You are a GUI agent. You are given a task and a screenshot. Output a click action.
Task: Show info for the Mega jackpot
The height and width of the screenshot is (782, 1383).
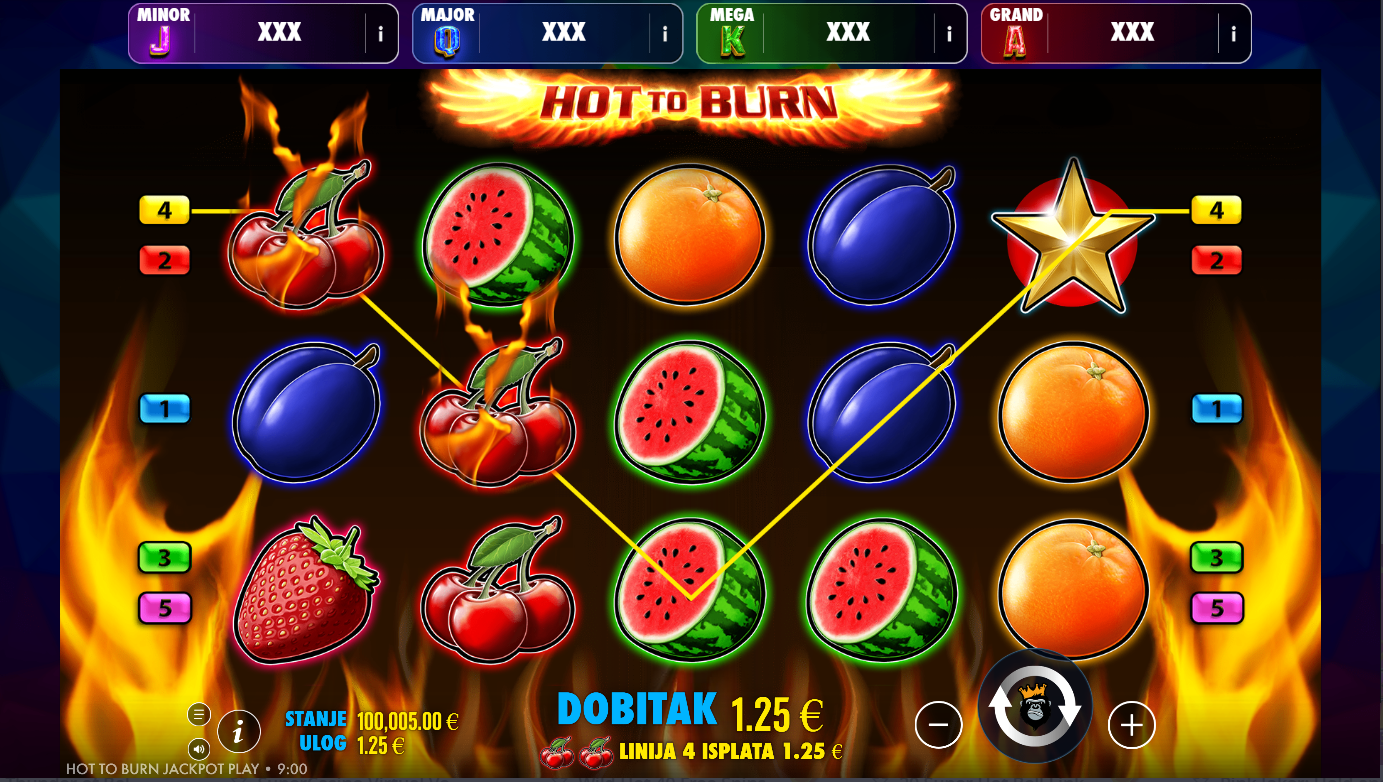point(949,34)
